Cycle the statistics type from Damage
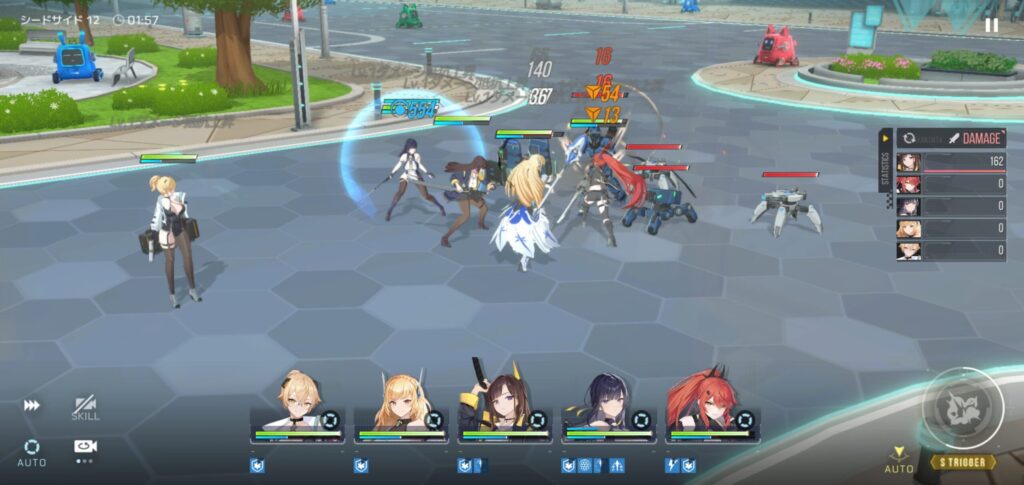 (x=909, y=139)
